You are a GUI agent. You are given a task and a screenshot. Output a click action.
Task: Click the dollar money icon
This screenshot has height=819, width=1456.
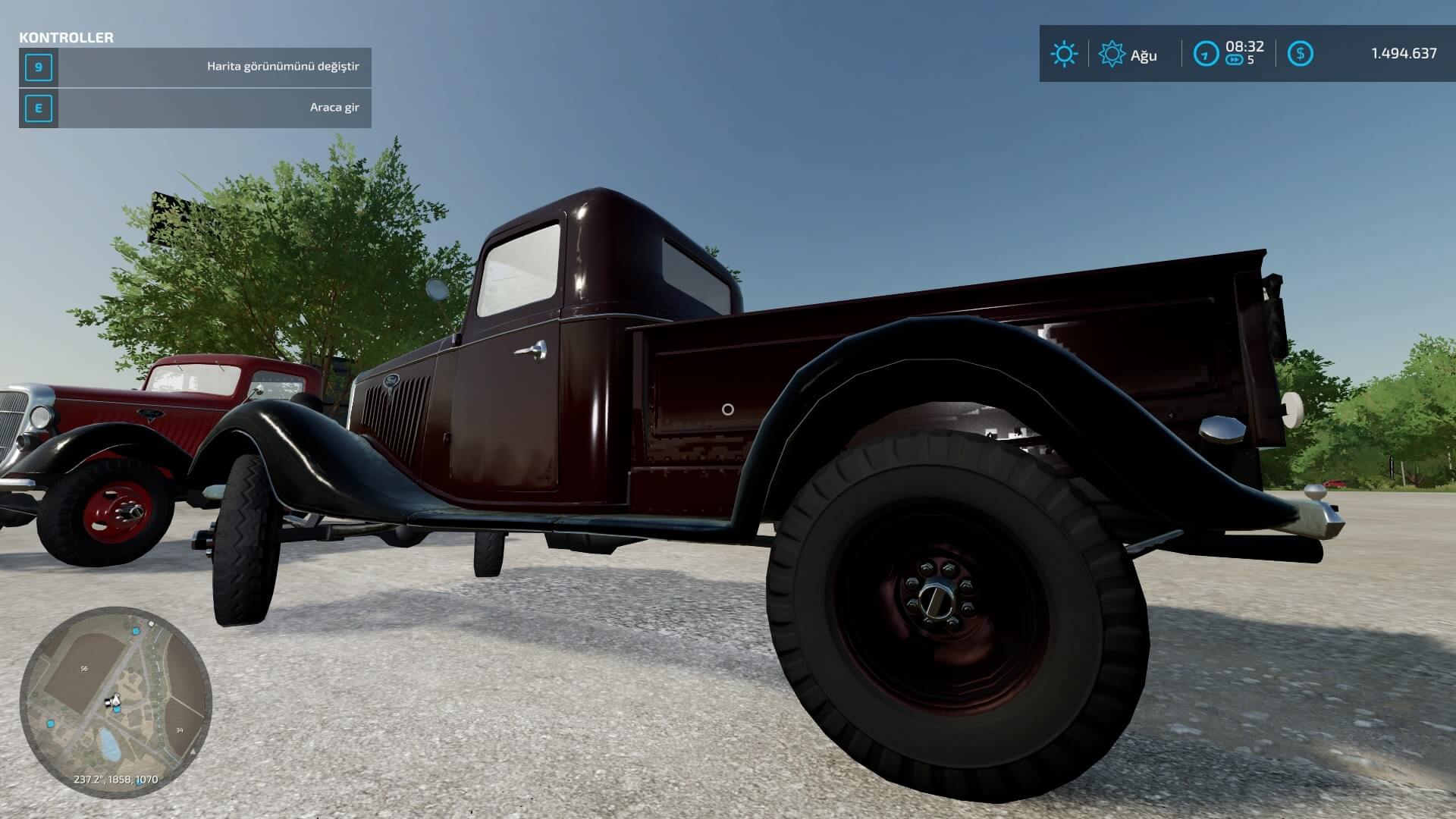coord(1300,54)
